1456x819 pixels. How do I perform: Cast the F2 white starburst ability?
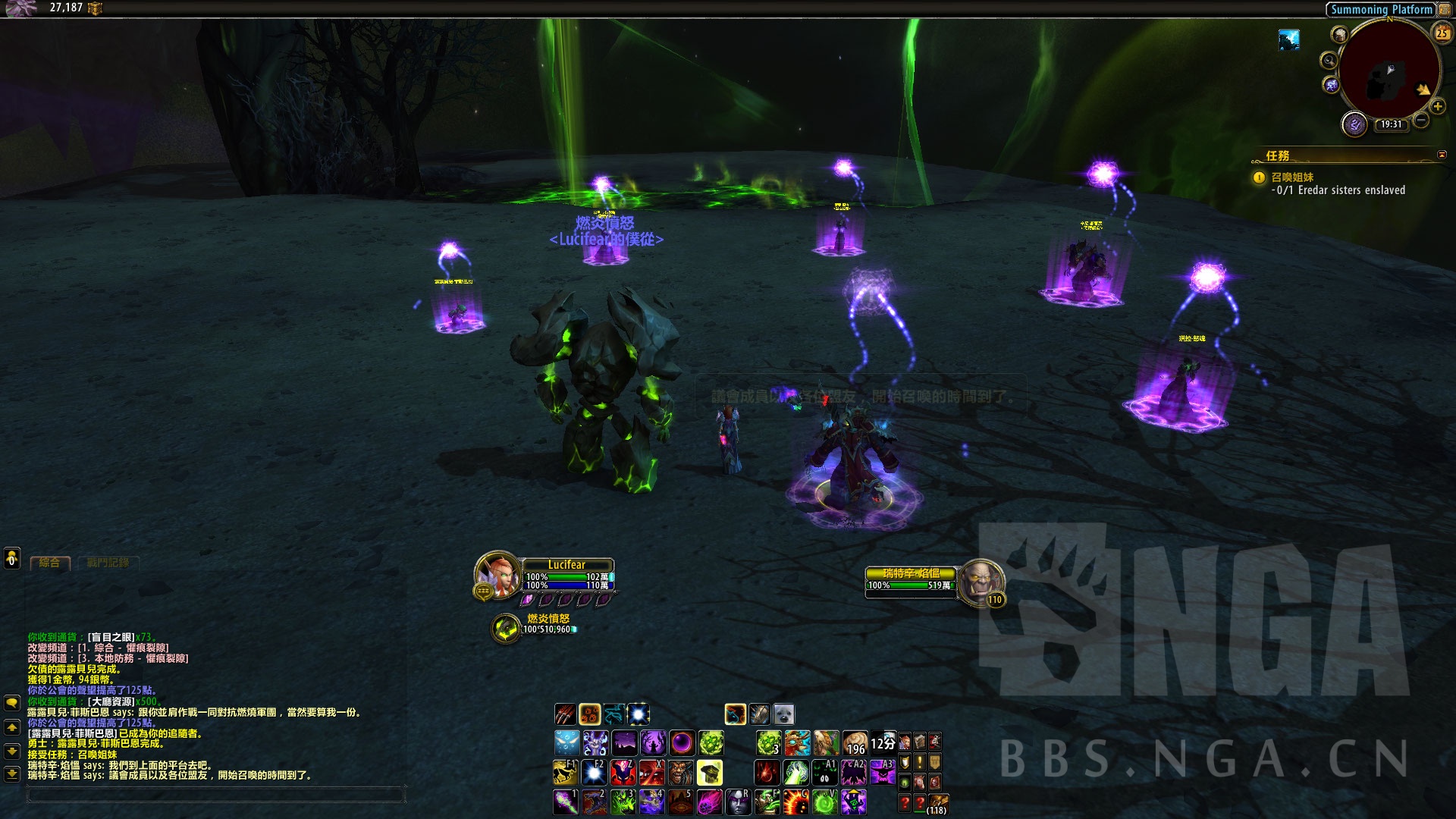(594, 773)
